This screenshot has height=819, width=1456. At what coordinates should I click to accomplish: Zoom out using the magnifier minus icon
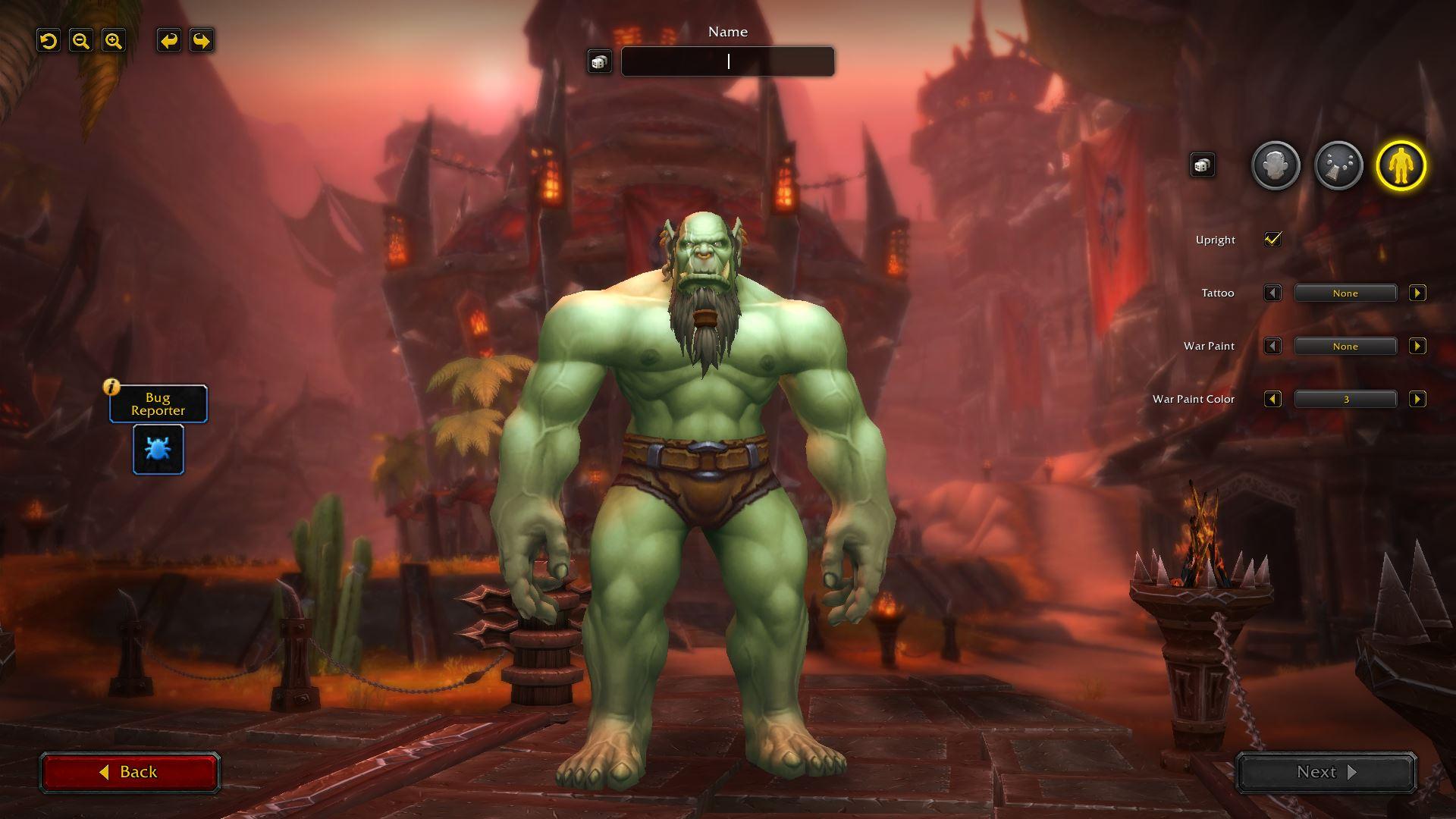82,41
